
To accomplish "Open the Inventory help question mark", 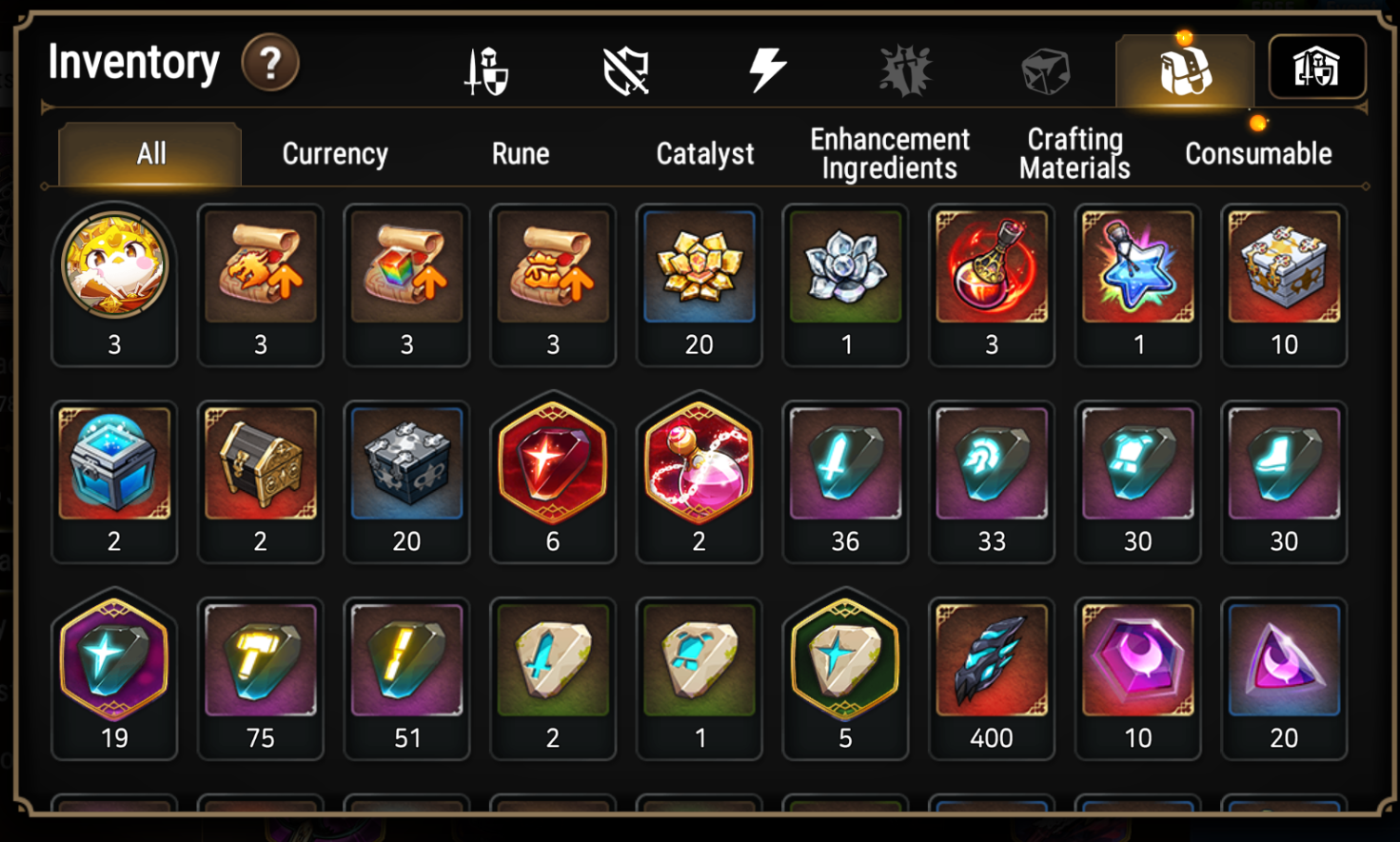I will 271,63.
